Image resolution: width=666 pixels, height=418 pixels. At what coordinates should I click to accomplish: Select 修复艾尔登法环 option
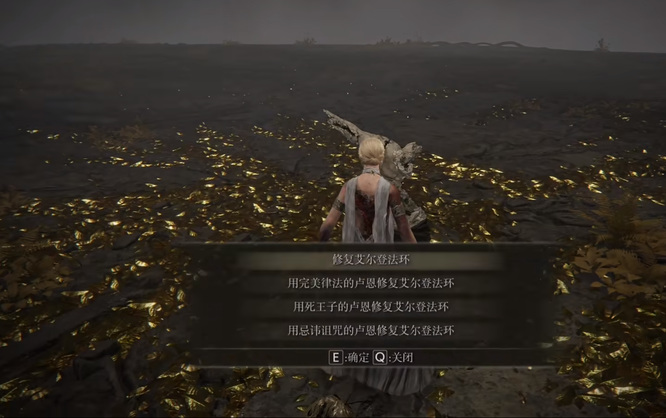click(371, 260)
